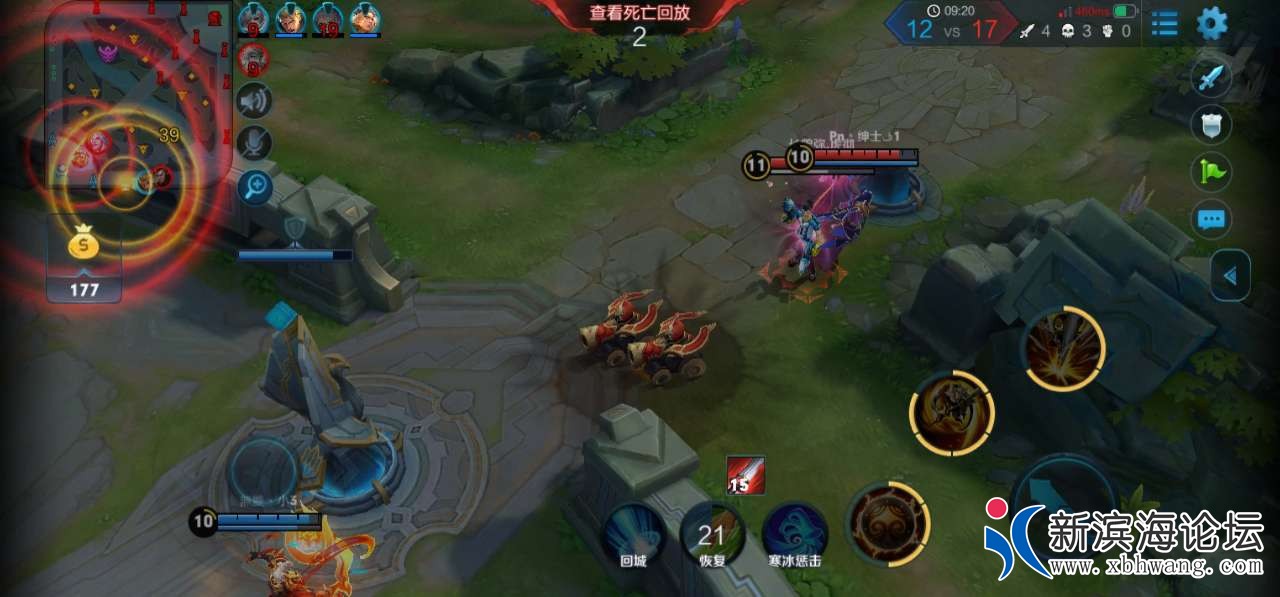This screenshot has height=597, width=1280.
Task: Send the sword attack signal
Action: (x=1211, y=79)
